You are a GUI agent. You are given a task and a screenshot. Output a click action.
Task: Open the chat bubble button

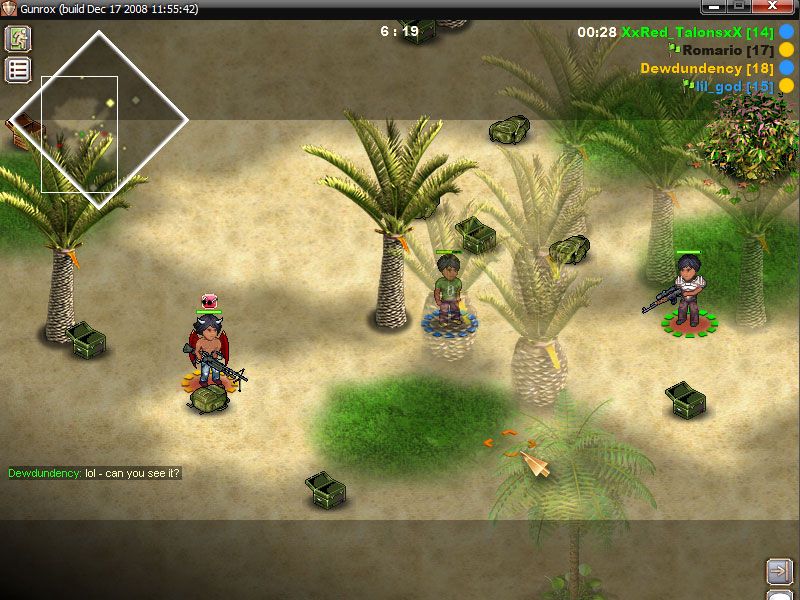coord(780,595)
